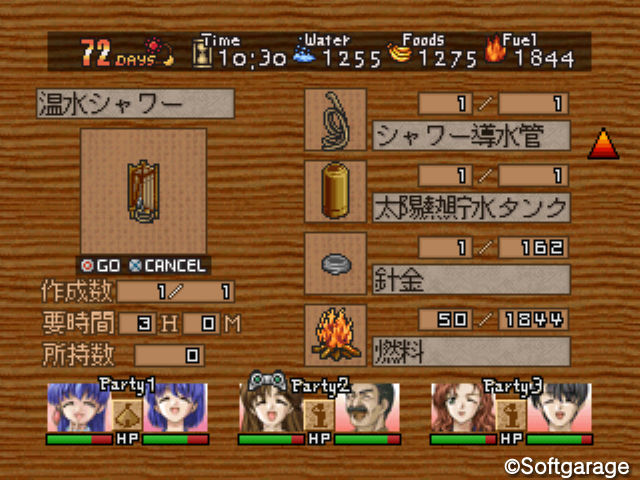This screenshot has width=640, height=480.
Task: Choose the mustached man portrait in Party2
Action: (x=367, y=408)
